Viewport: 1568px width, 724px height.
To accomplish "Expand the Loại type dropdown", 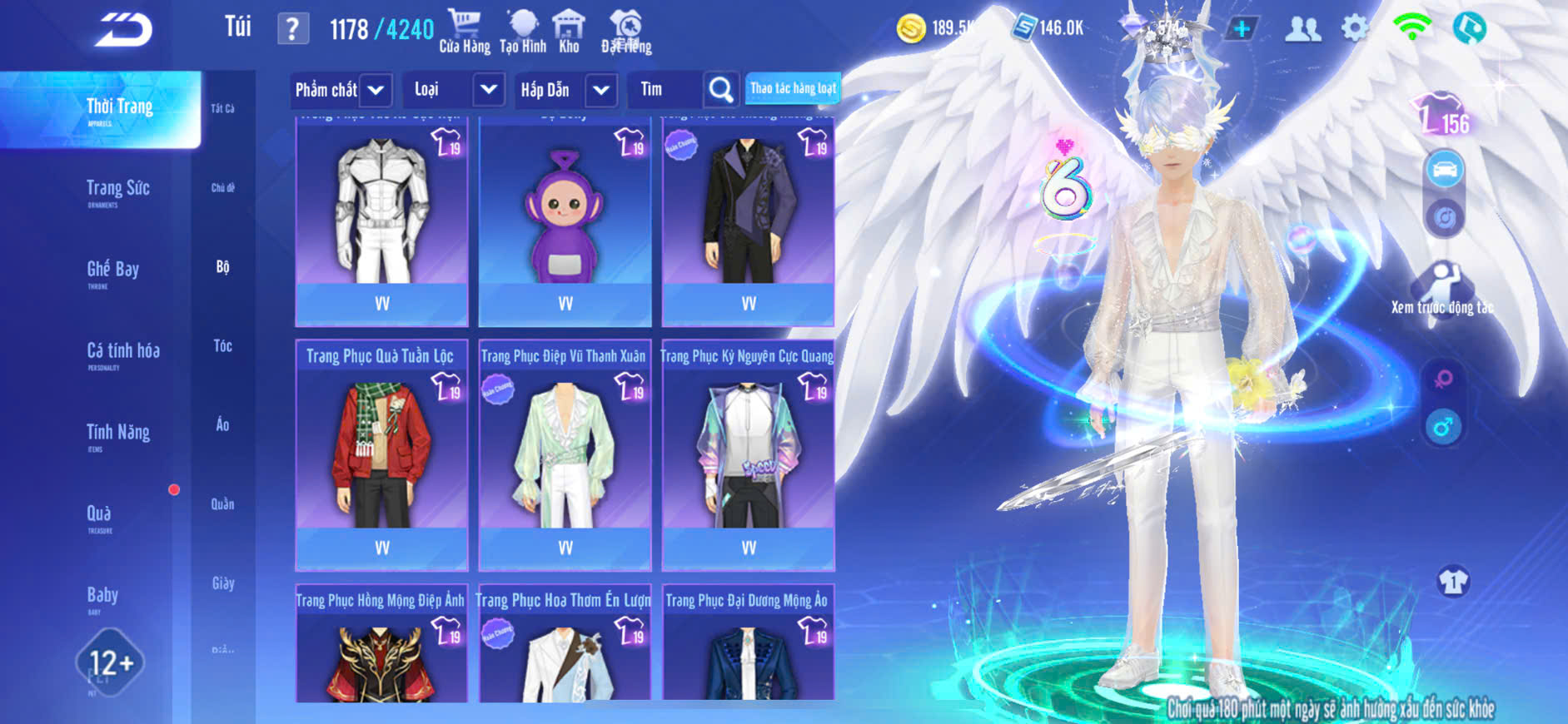I will (488, 90).
